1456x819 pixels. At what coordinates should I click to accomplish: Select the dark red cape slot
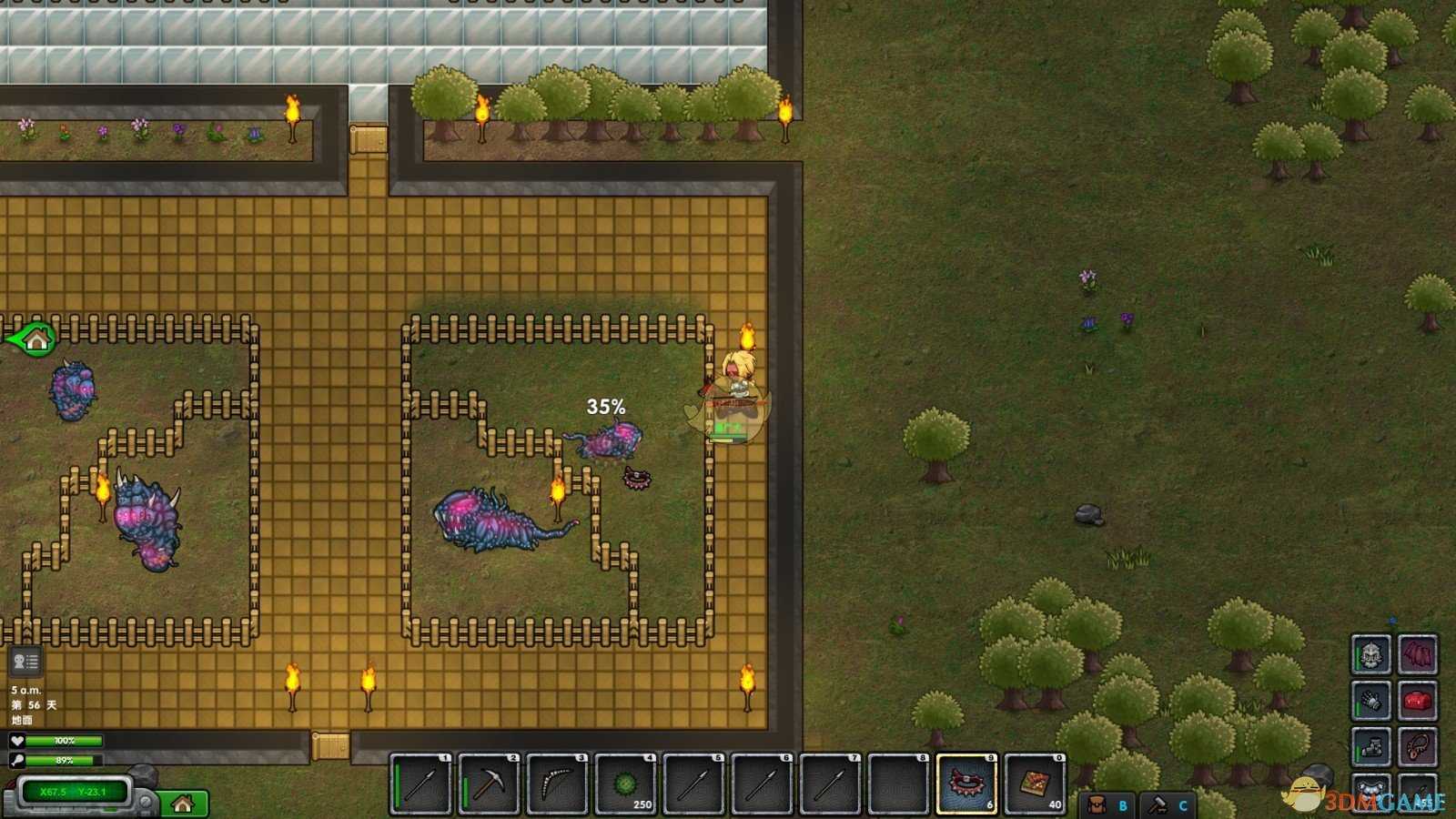(x=1418, y=654)
